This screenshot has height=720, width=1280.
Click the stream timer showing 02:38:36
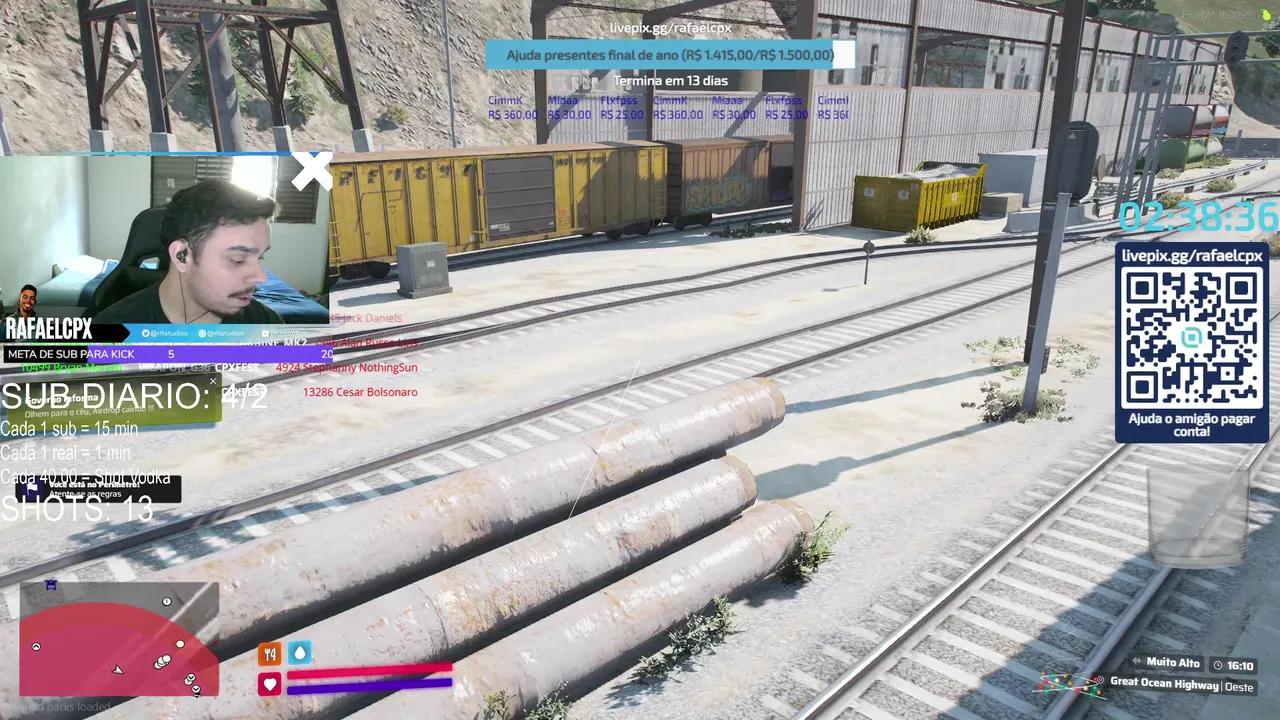pos(1197,216)
